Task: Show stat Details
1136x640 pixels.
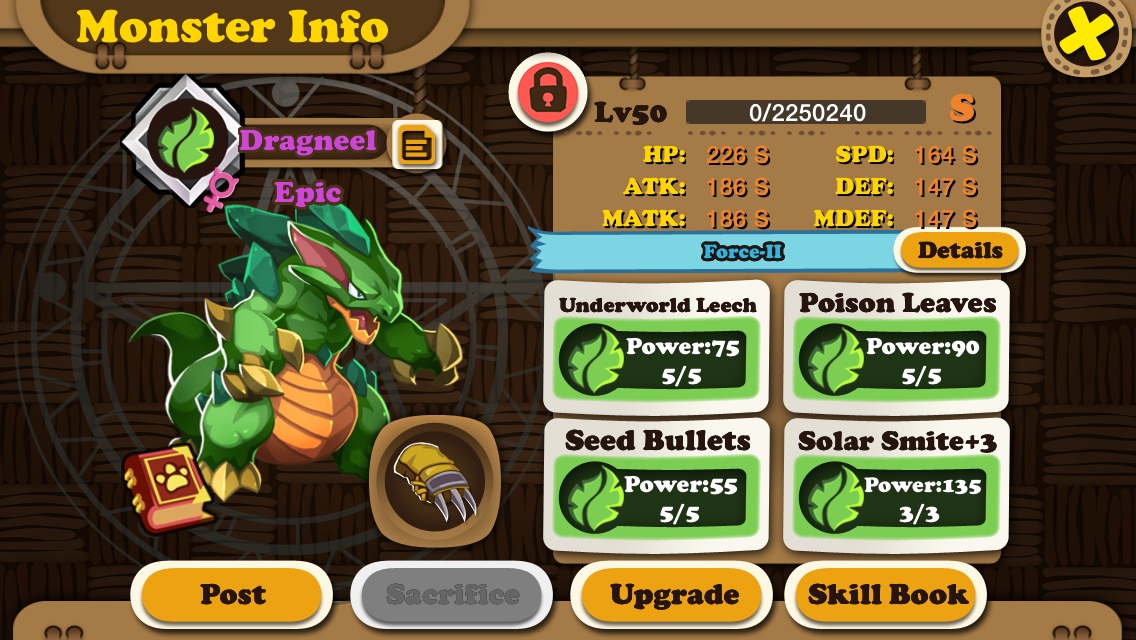Action: 959,250
